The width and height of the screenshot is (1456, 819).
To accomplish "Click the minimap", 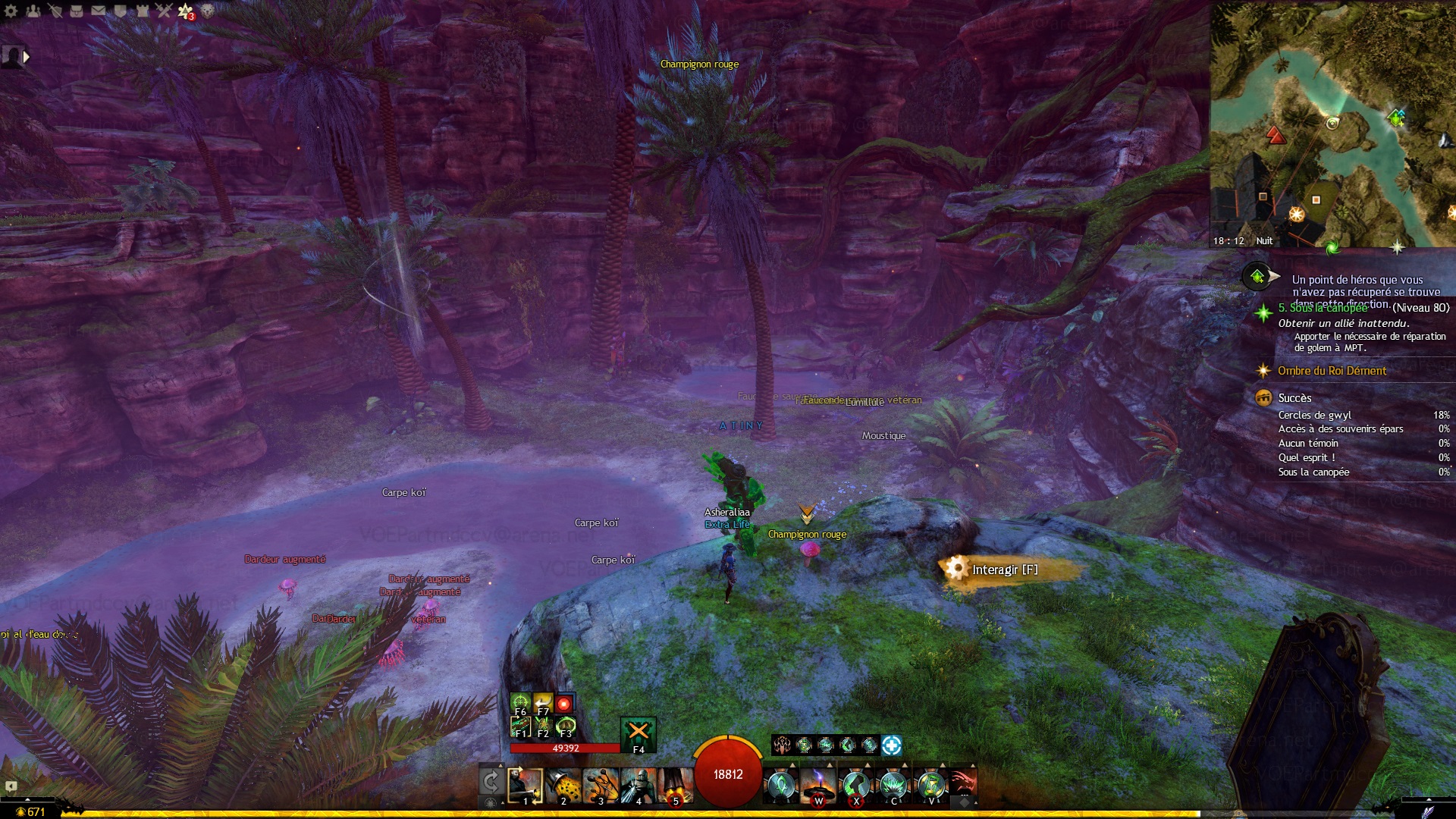I will pyautogui.click(x=1332, y=125).
